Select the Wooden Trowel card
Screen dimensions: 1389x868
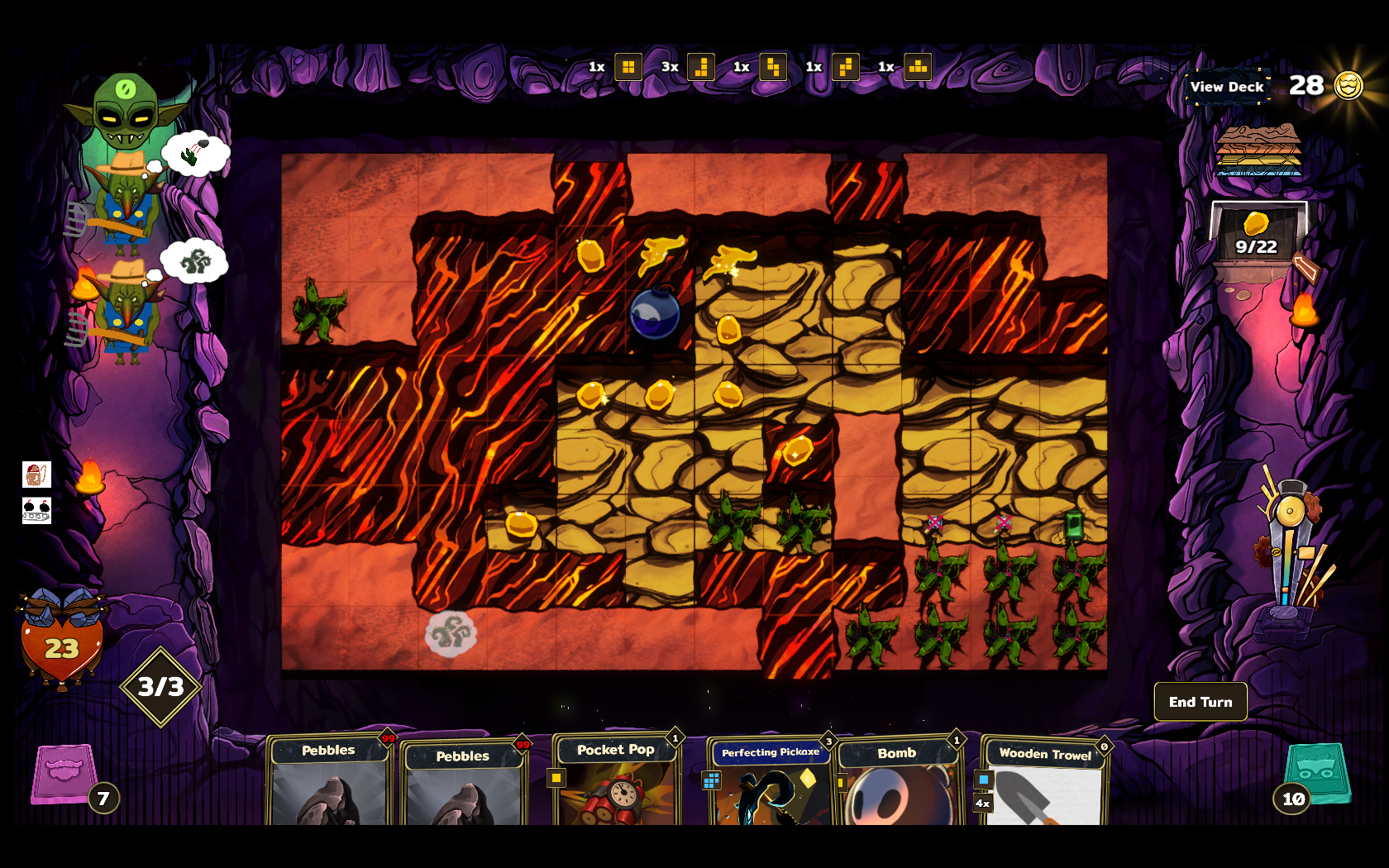(1045, 781)
